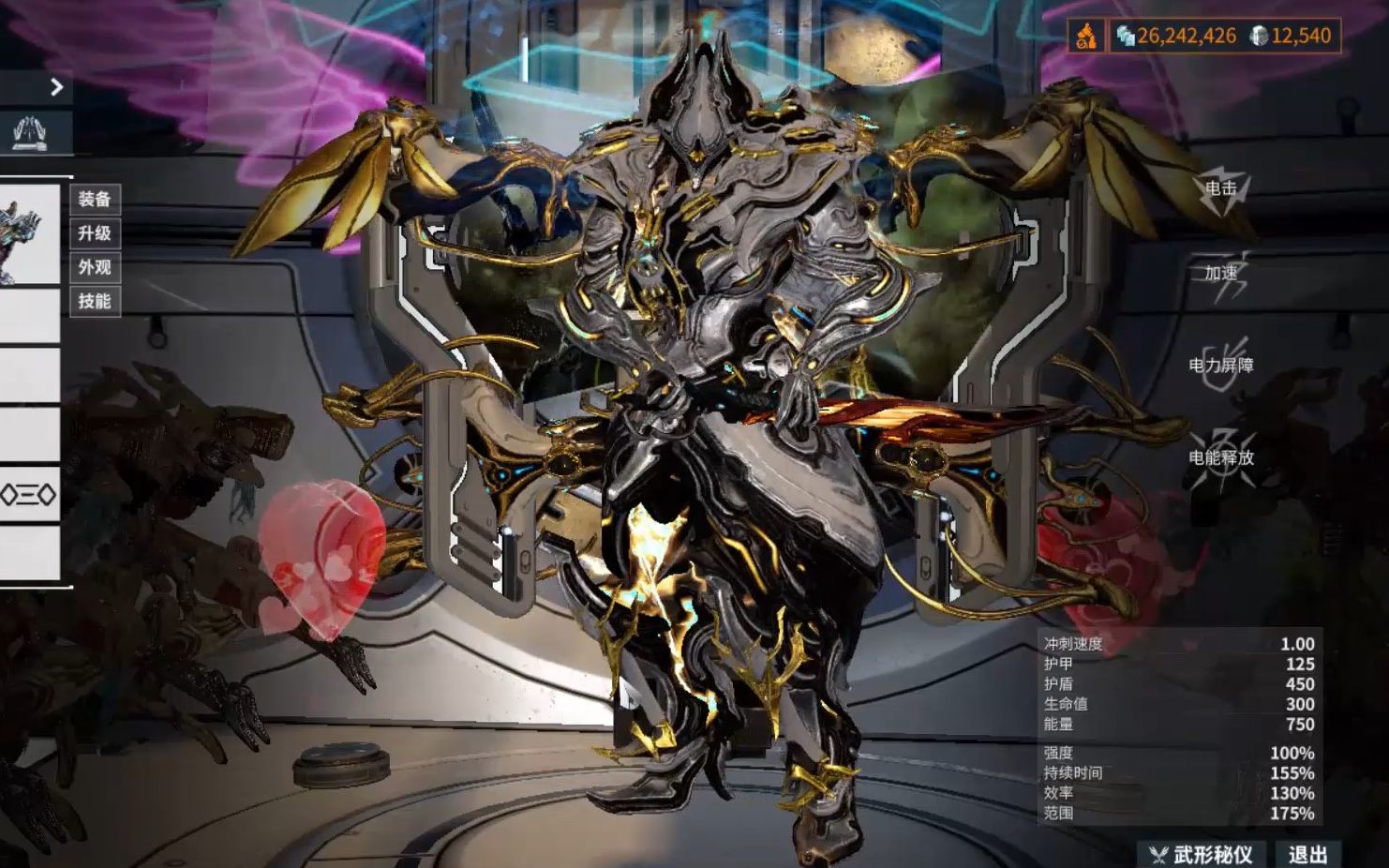Switch to the 升级 tab
This screenshot has height=868, width=1389.
click(94, 235)
